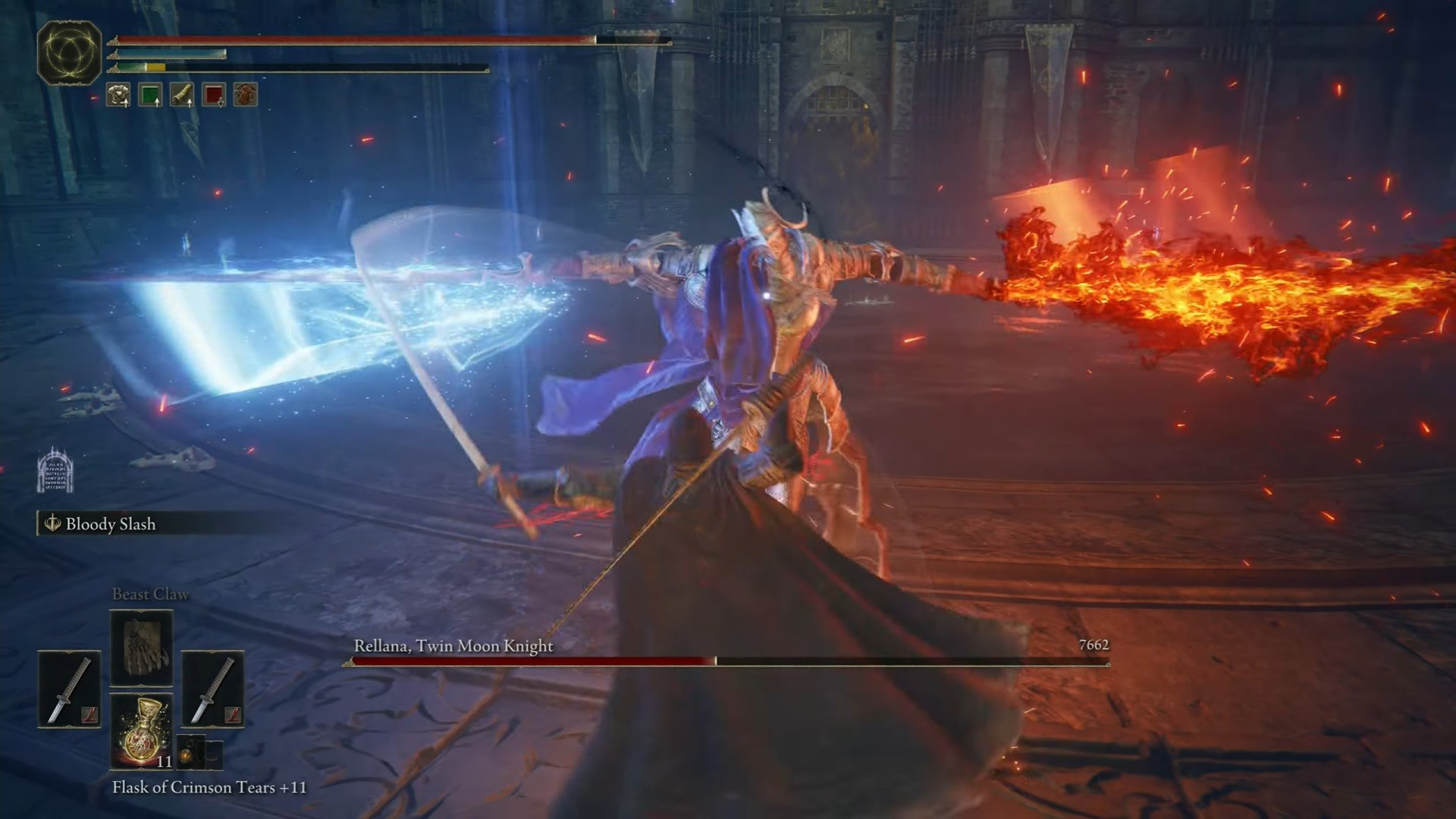The image size is (1456, 819).
Task: Click the gate-shaped summoning status icon
Action: click(55, 471)
